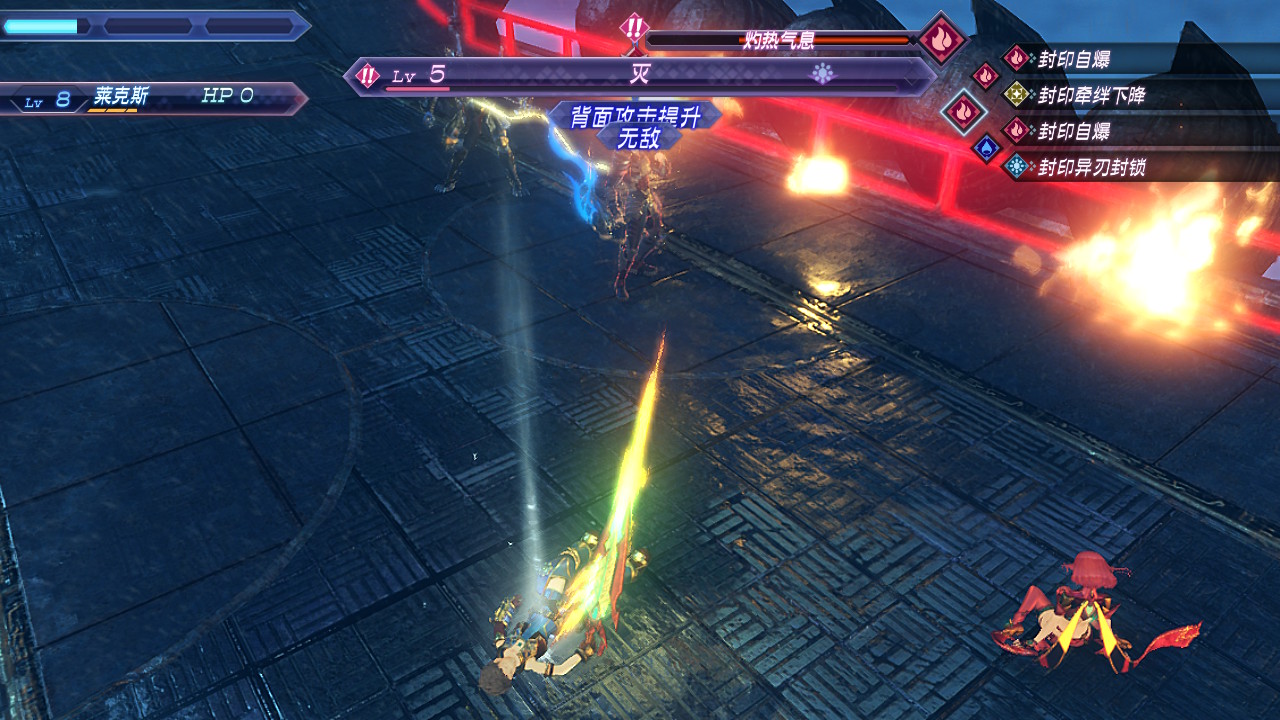Select party member 莱克斯 panel

pyautogui.click(x=155, y=98)
